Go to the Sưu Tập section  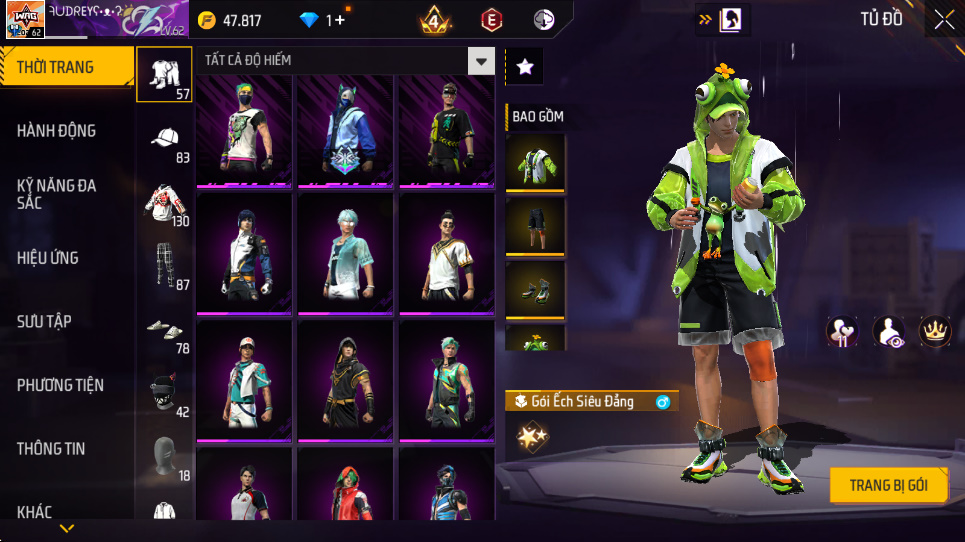(x=44, y=321)
